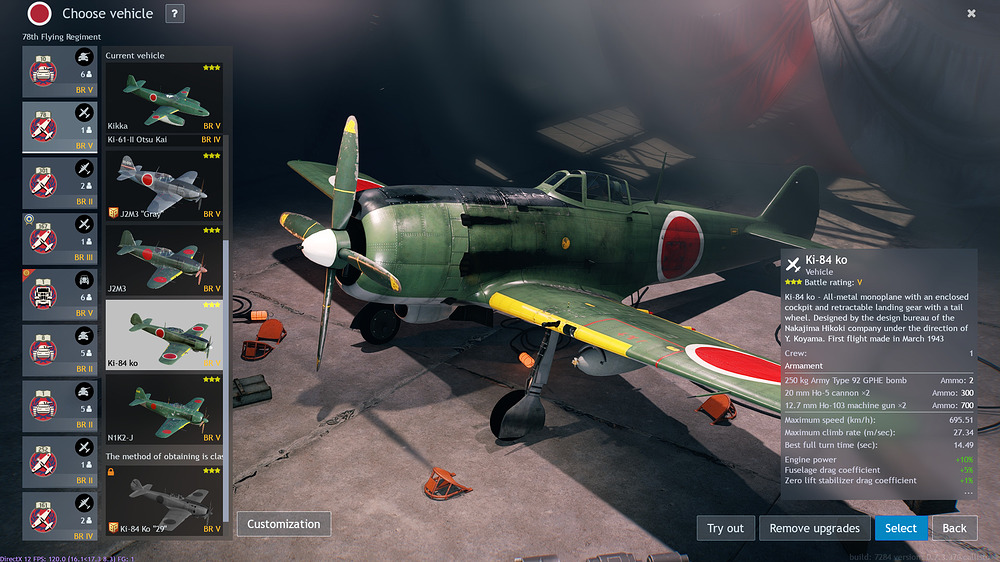Confirm with the blue Select button
1000x562 pixels.
pos(900,528)
